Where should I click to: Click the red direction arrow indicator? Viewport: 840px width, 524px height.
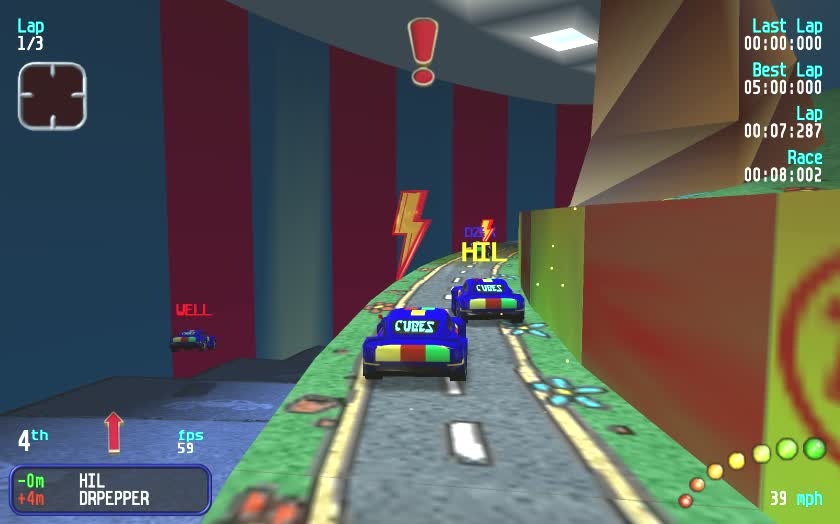pos(114,432)
